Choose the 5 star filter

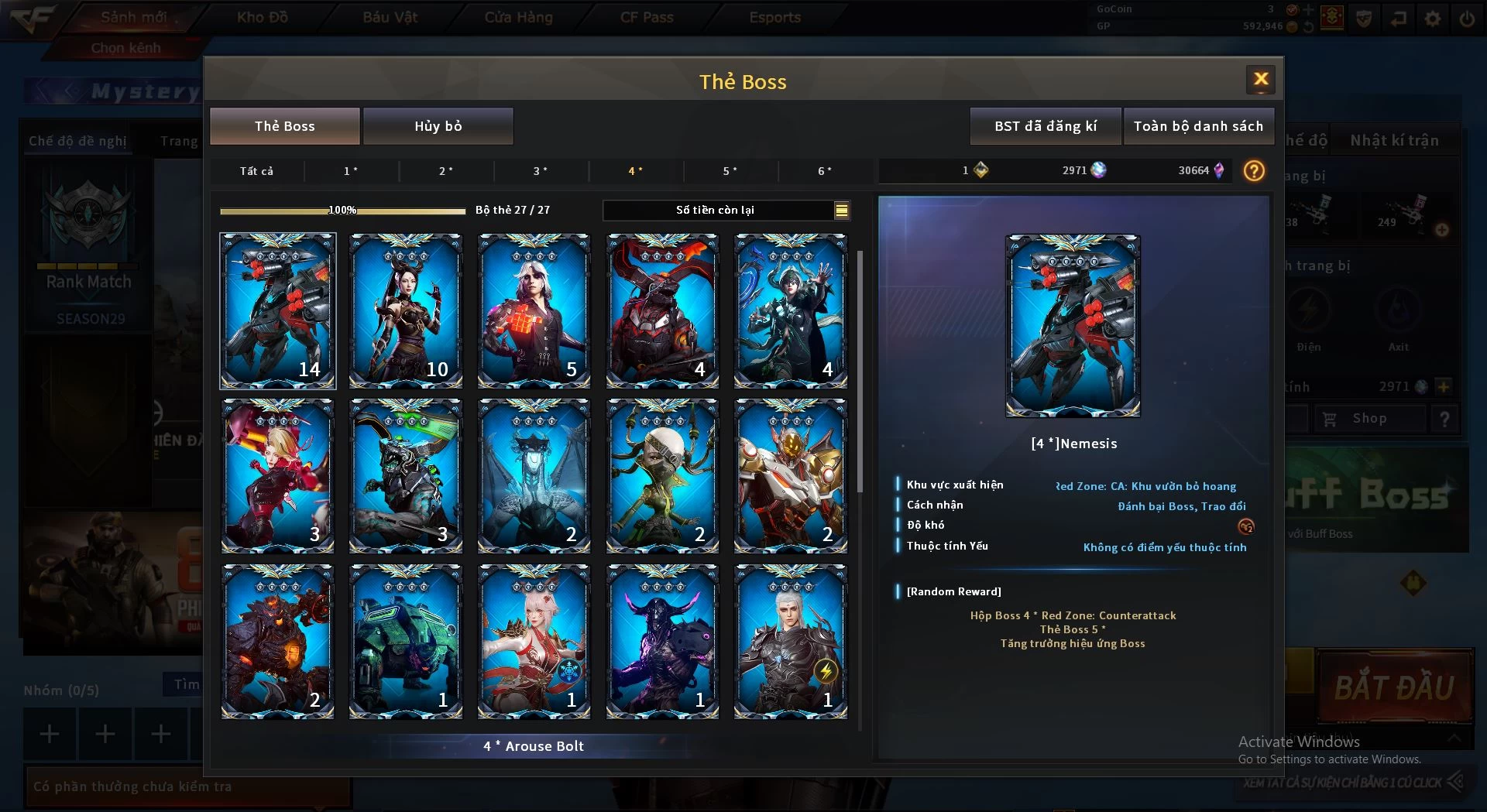pos(730,171)
